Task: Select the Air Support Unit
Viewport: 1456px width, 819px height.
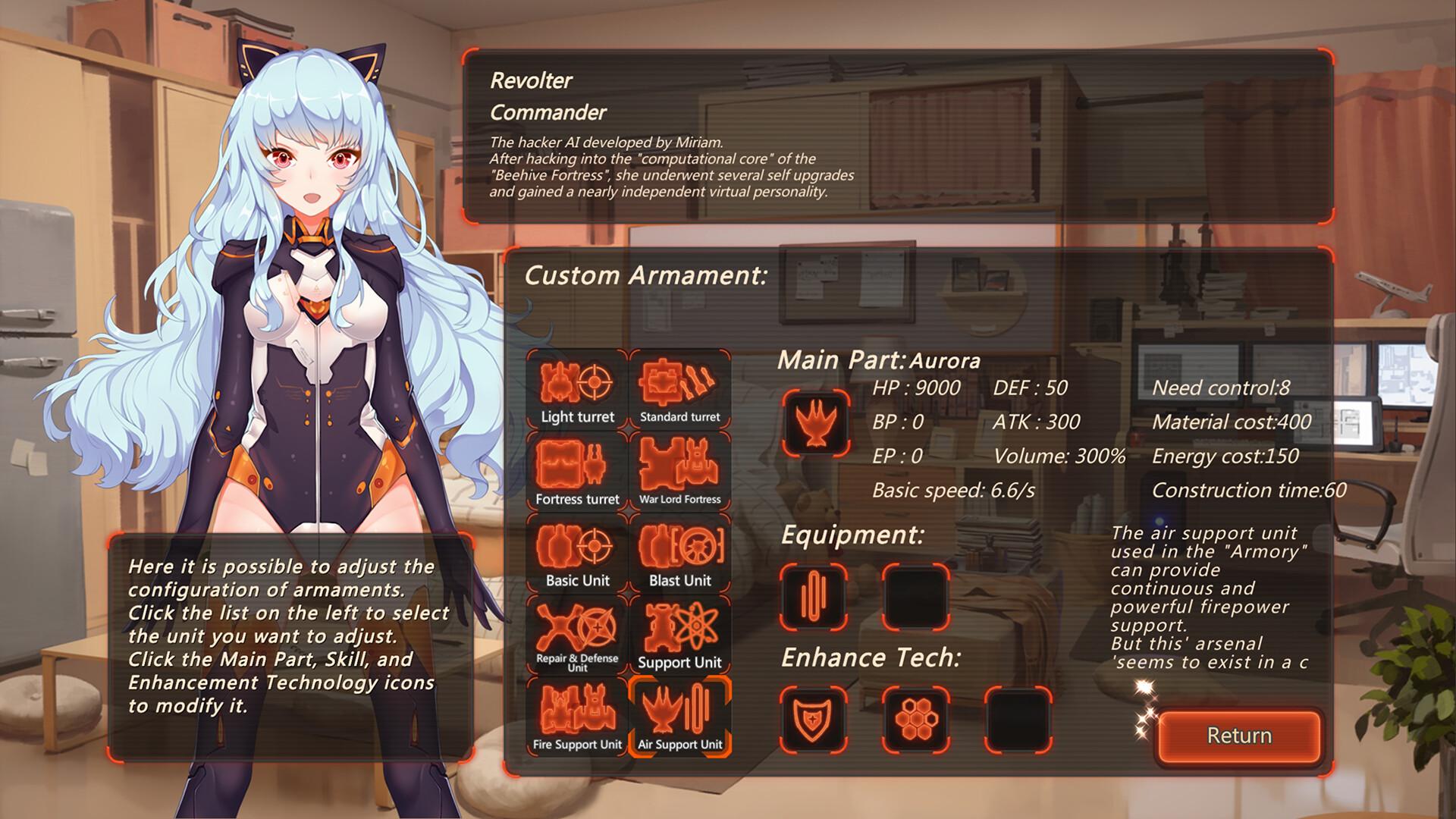Action: [x=679, y=717]
